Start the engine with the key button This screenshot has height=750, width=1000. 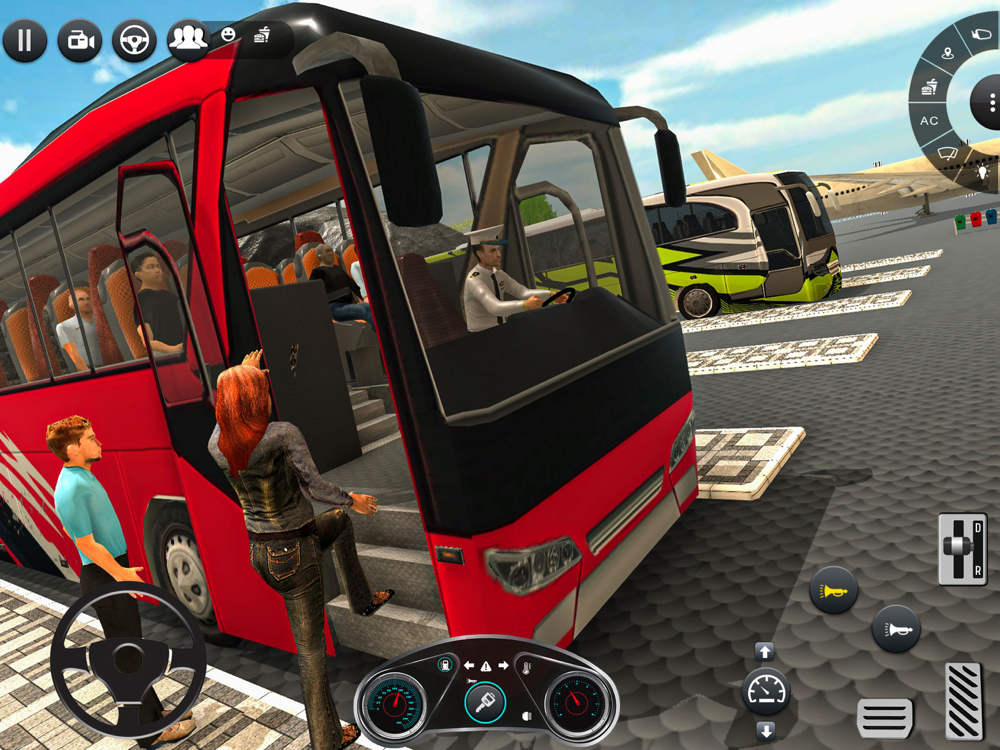click(x=485, y=703)
